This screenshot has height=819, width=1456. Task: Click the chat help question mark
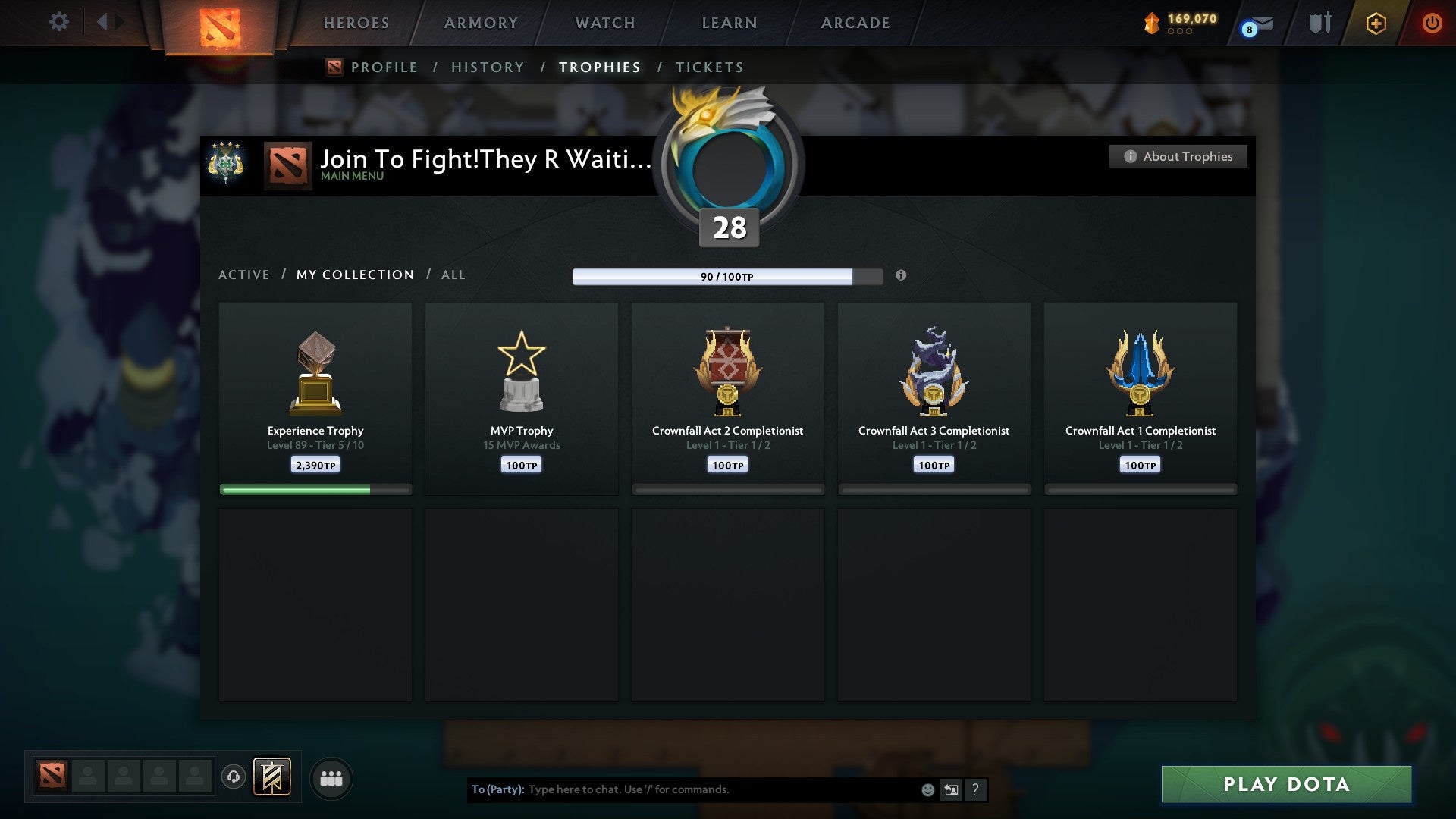[975, 789]
